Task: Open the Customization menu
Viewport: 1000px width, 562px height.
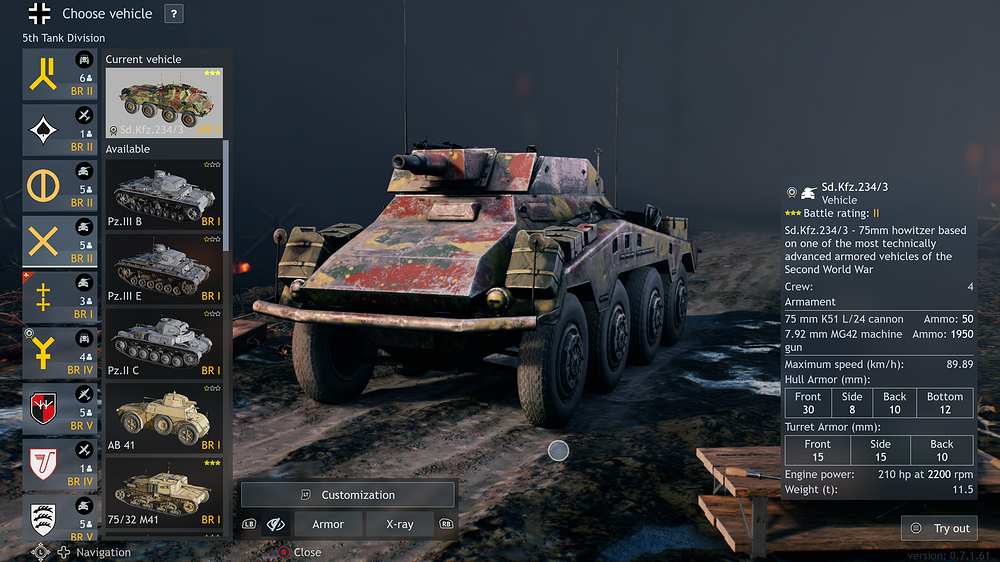Action: pyautogui.click(x=348, y=495)
